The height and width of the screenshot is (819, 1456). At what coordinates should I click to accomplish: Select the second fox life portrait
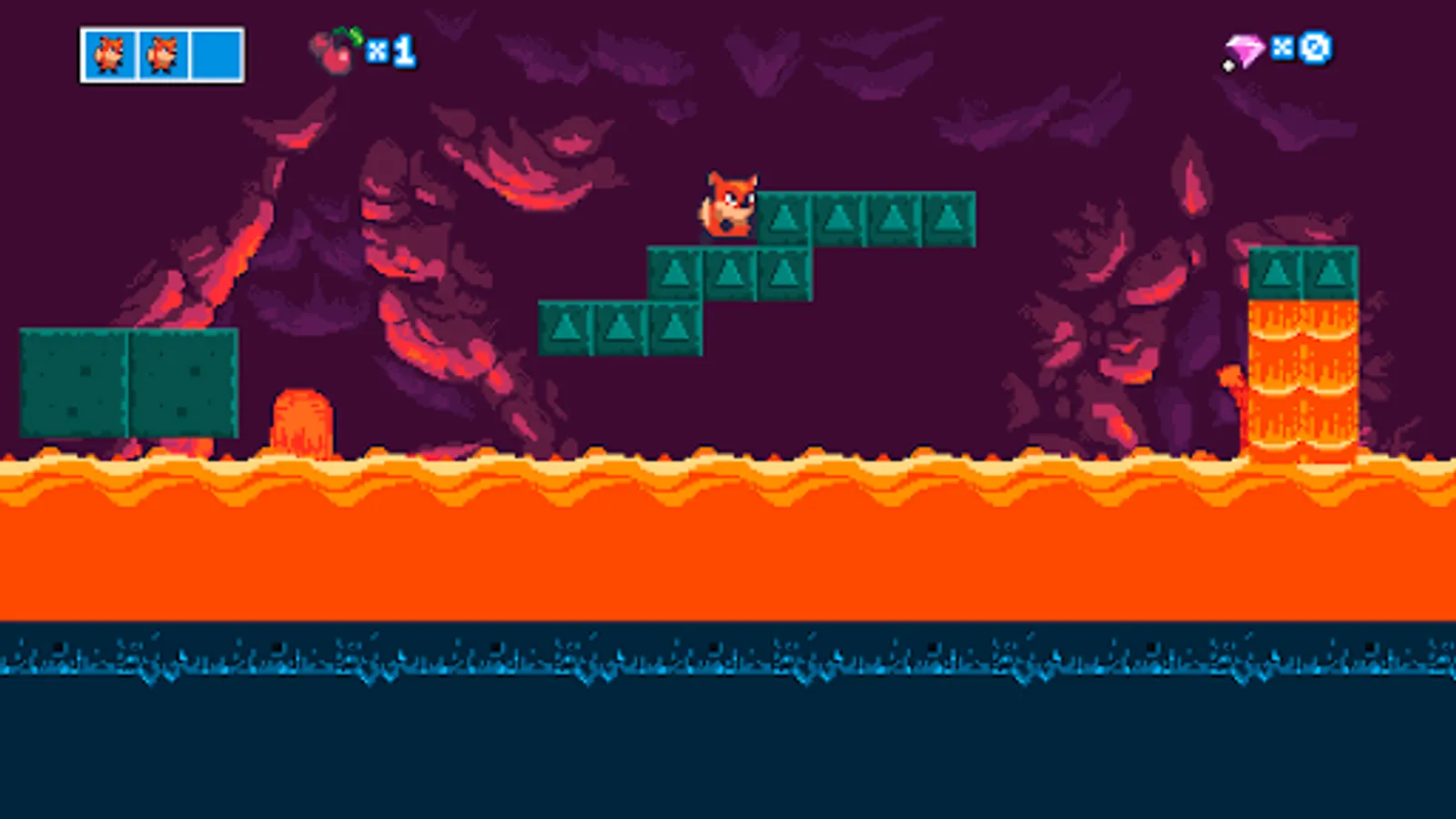point(162,54)
